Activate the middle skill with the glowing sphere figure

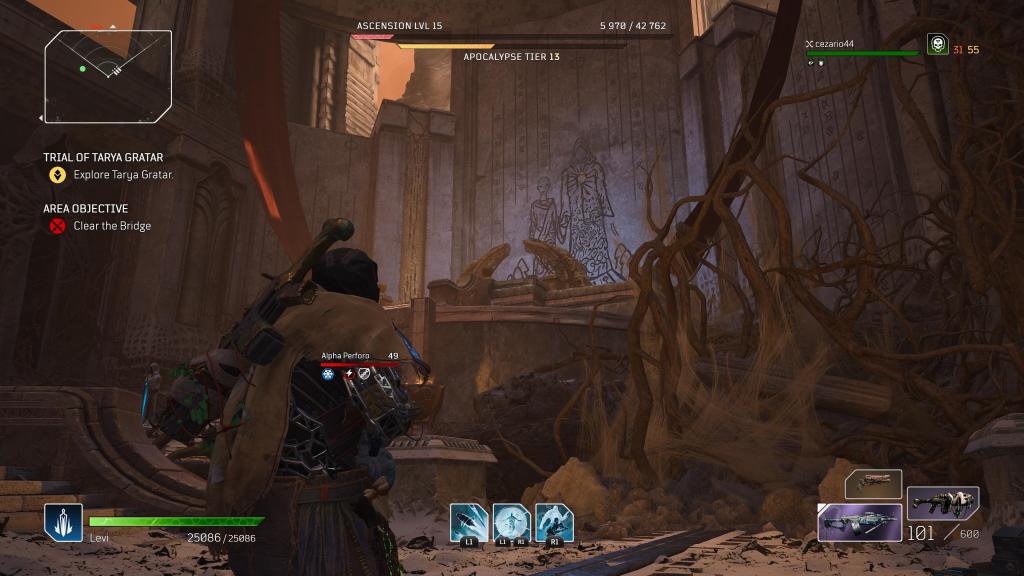[x=511, y=521]
